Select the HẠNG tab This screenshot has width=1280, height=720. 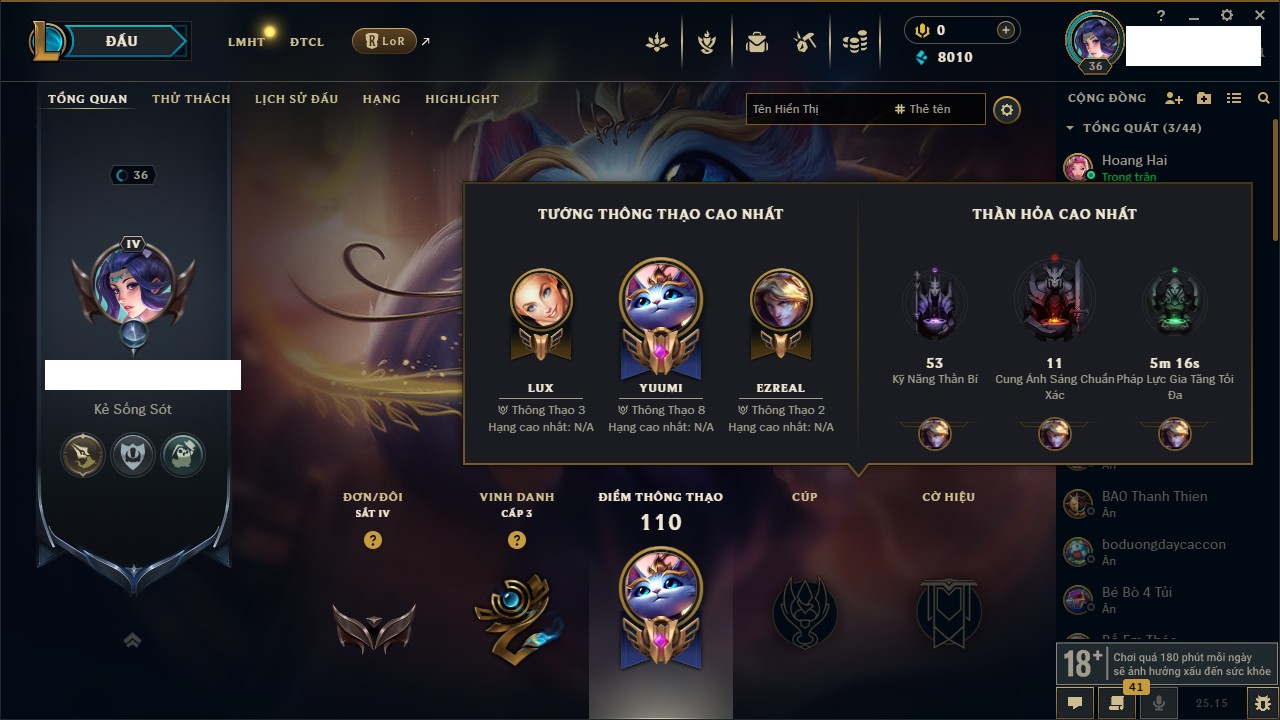381,99
